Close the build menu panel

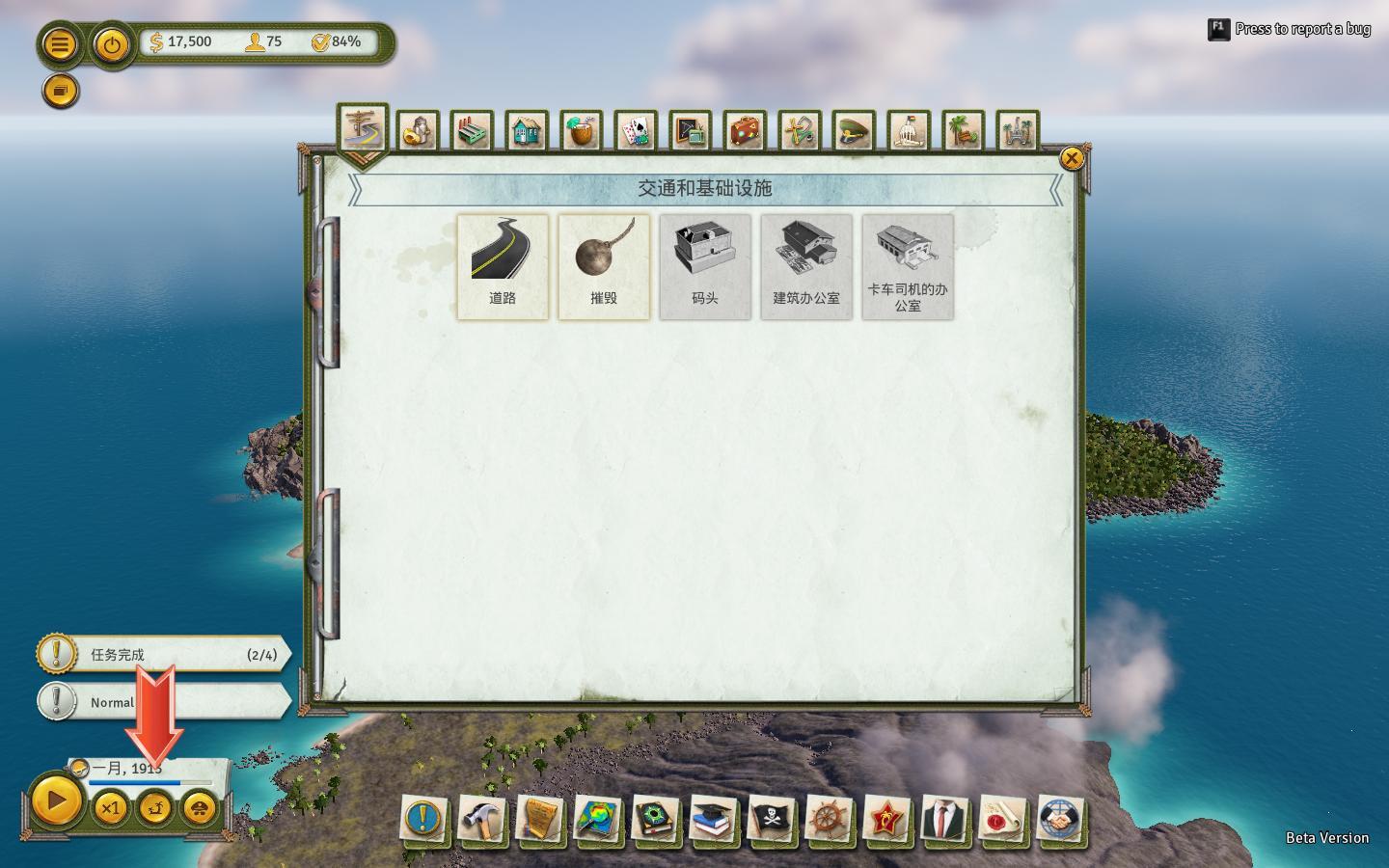[x=1071, y=159]
